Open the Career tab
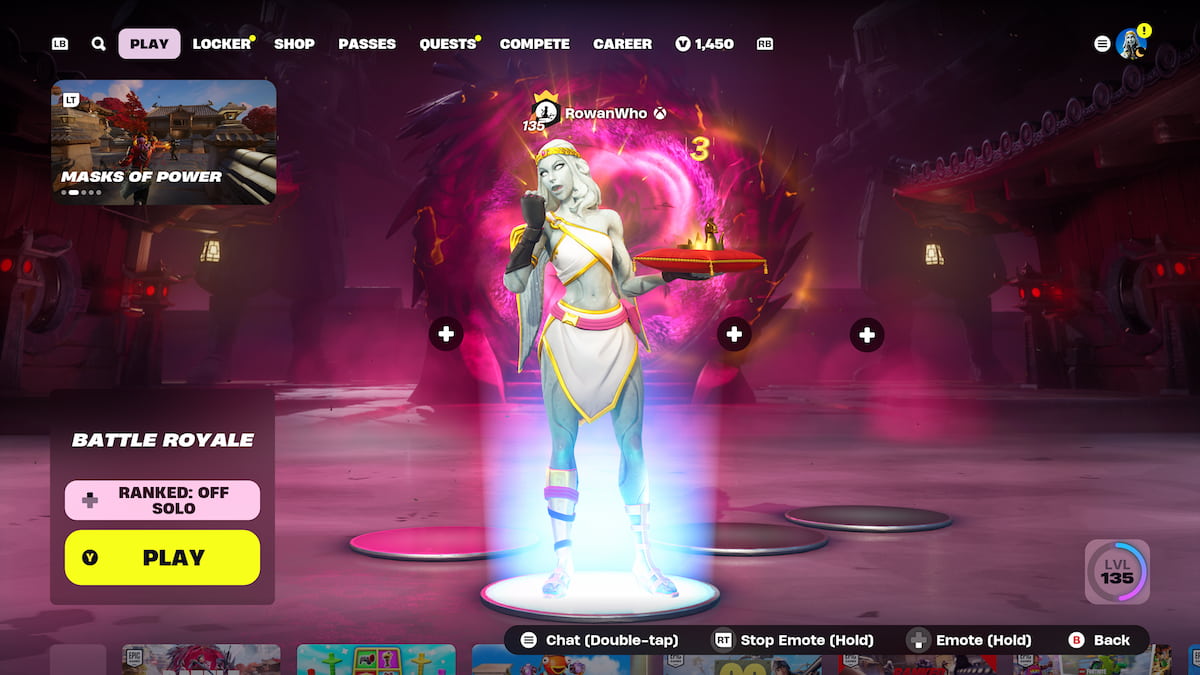This screenshot has height=675, width=1200. tap(622, 44)
